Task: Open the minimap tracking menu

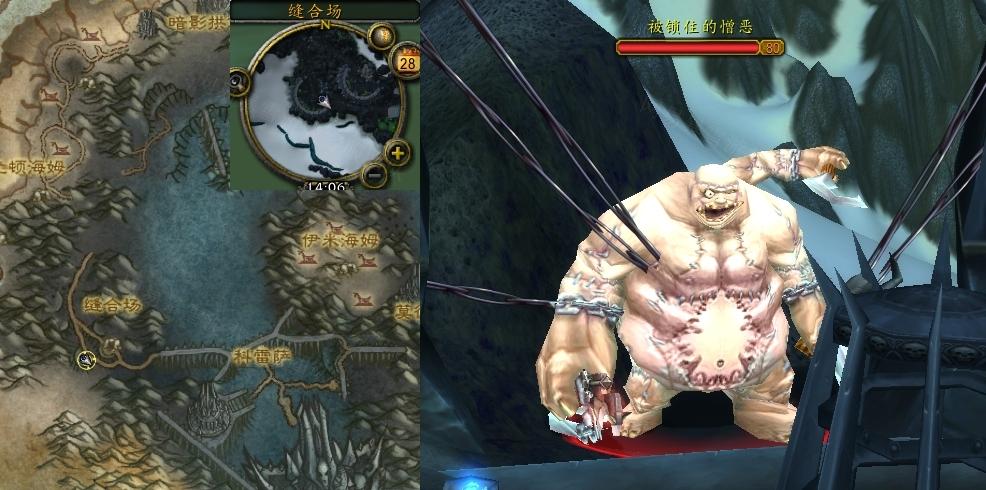Action: pyautogui.click(x=237, y=82)
